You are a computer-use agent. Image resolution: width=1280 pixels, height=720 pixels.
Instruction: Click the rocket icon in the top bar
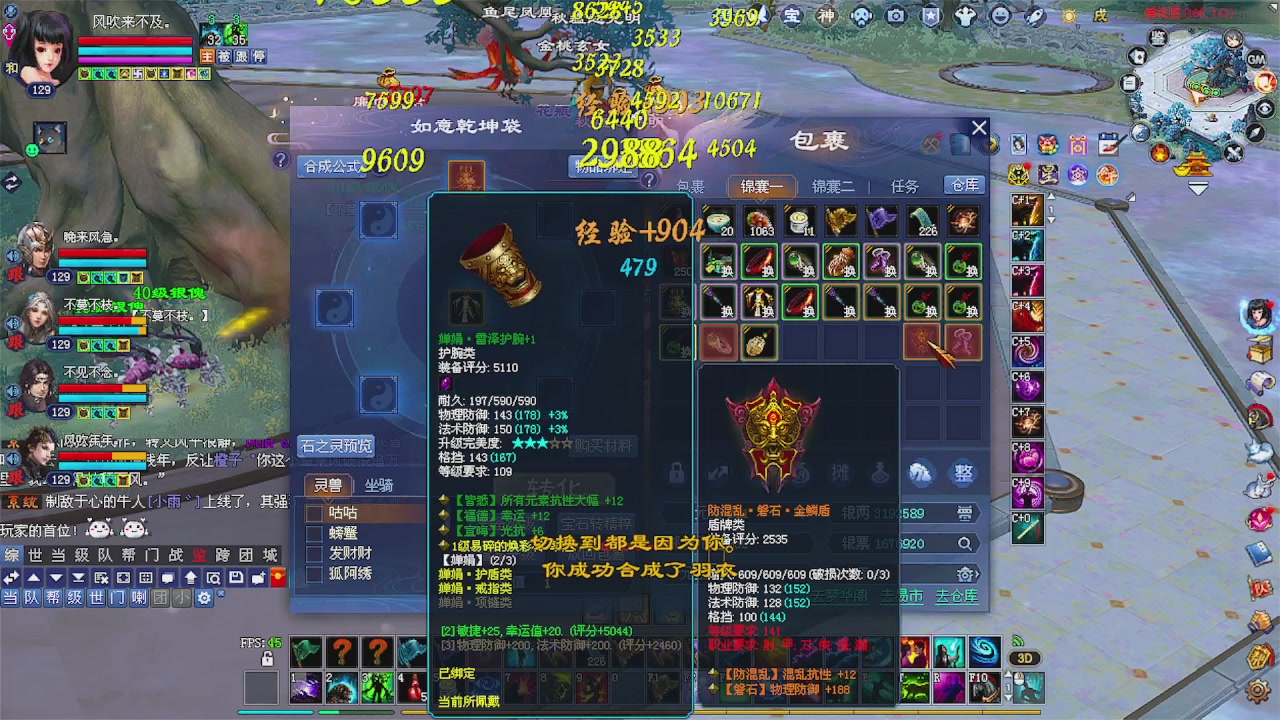click(1037, 15)
